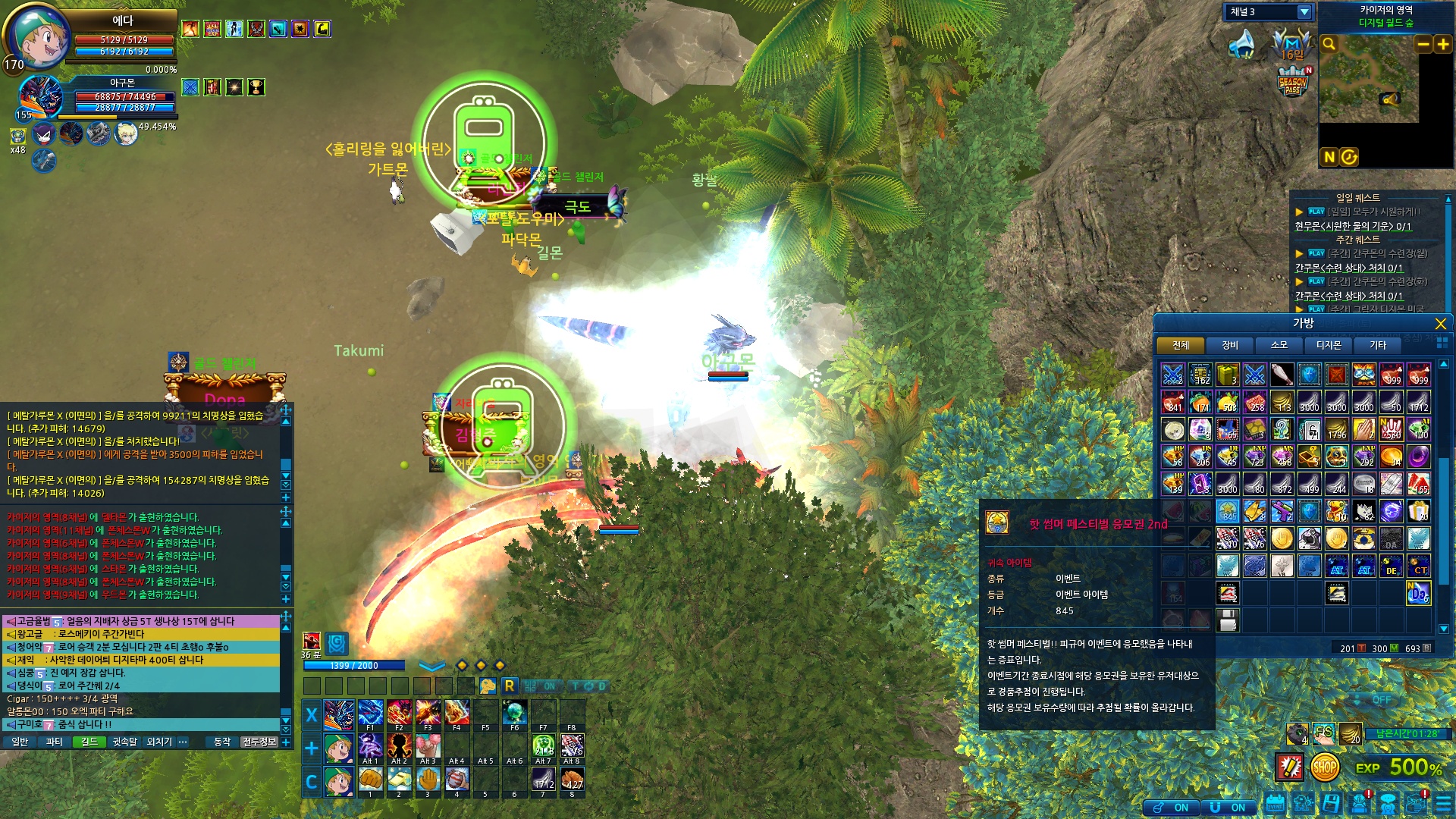Open the 소모 consumables tab
1456x819 pixels.
click(1279, 345)
